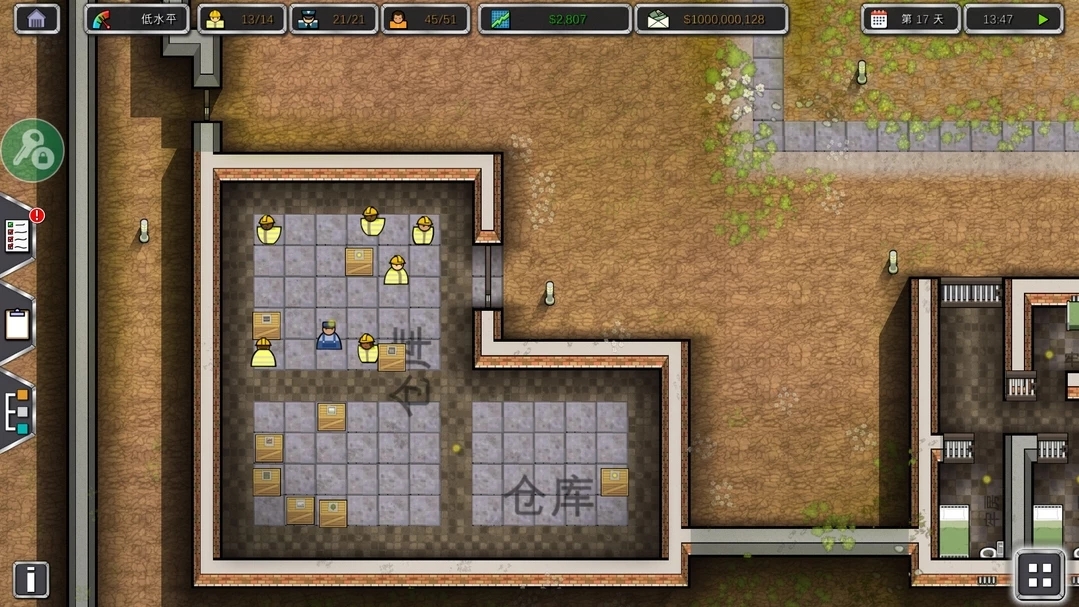Open the workers count panel
The image size is (1079, 607).
click(241, 19)
